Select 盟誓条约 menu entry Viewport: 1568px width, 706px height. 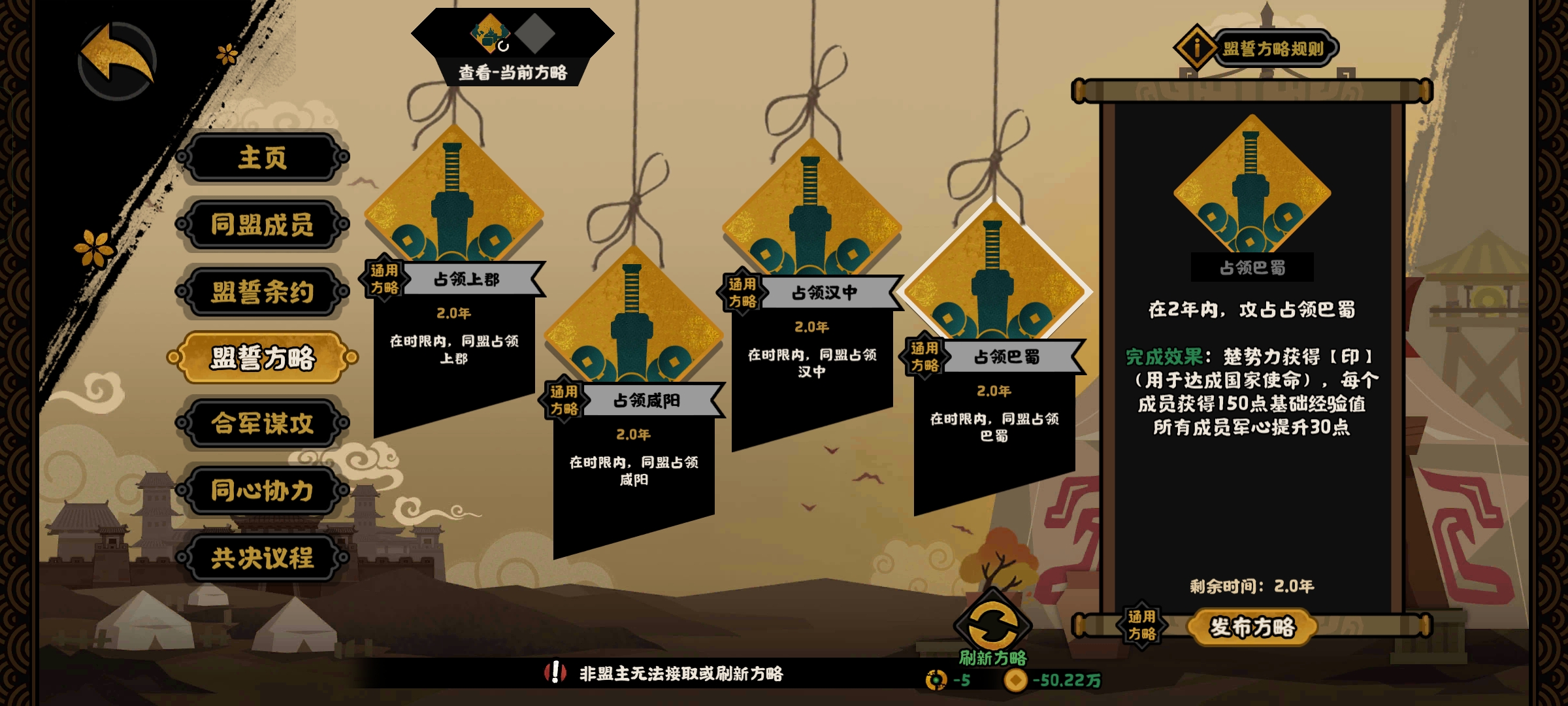click(x=262, y=292)
